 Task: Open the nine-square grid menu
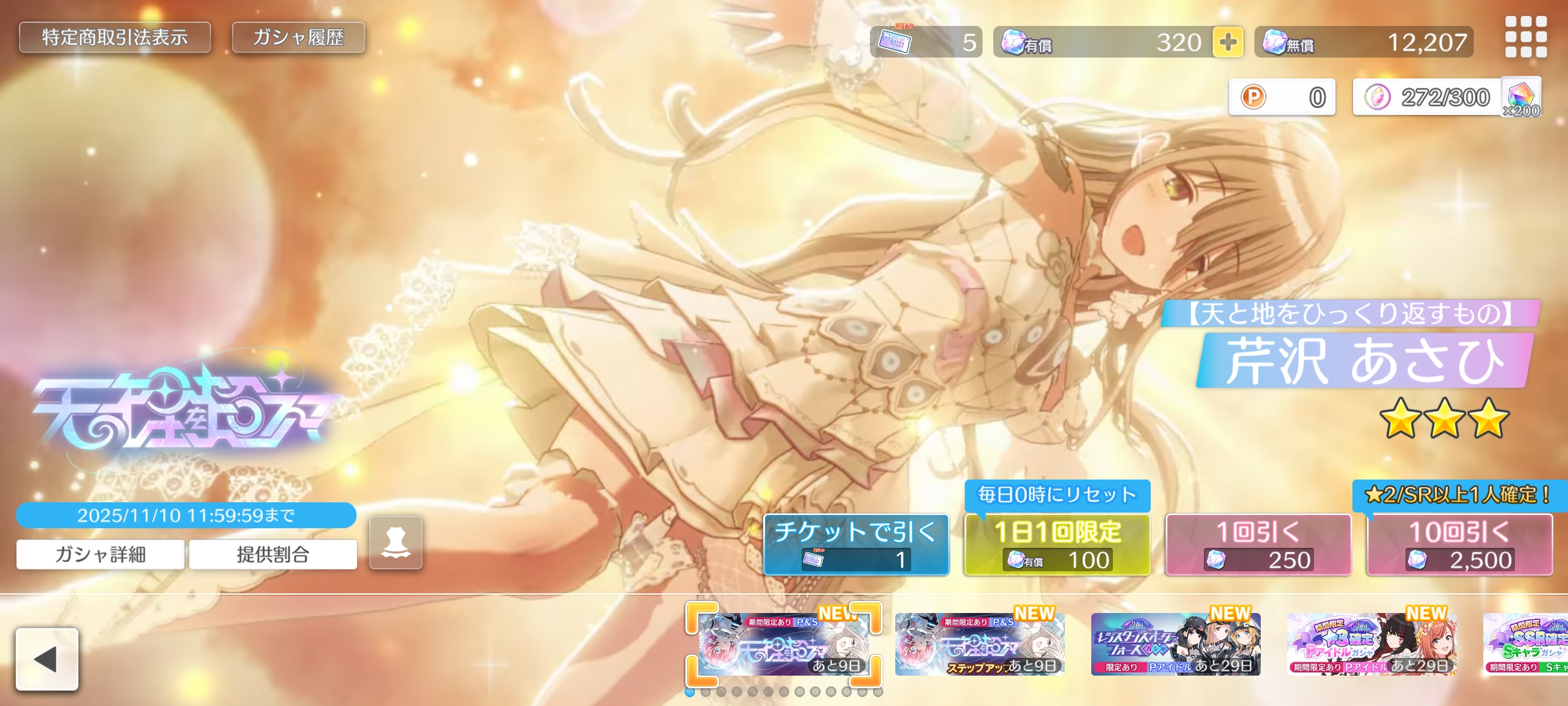pyautogui.click(x=1526, y=37)
